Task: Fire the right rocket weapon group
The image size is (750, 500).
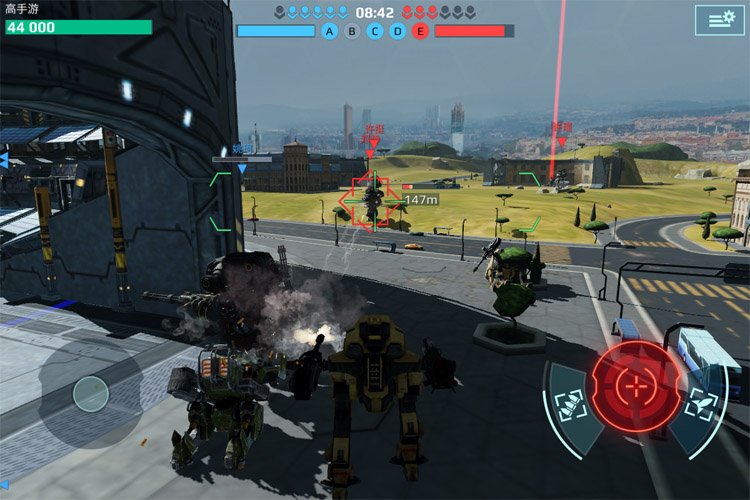Action: pyautogui.click(x=699, y=407)
